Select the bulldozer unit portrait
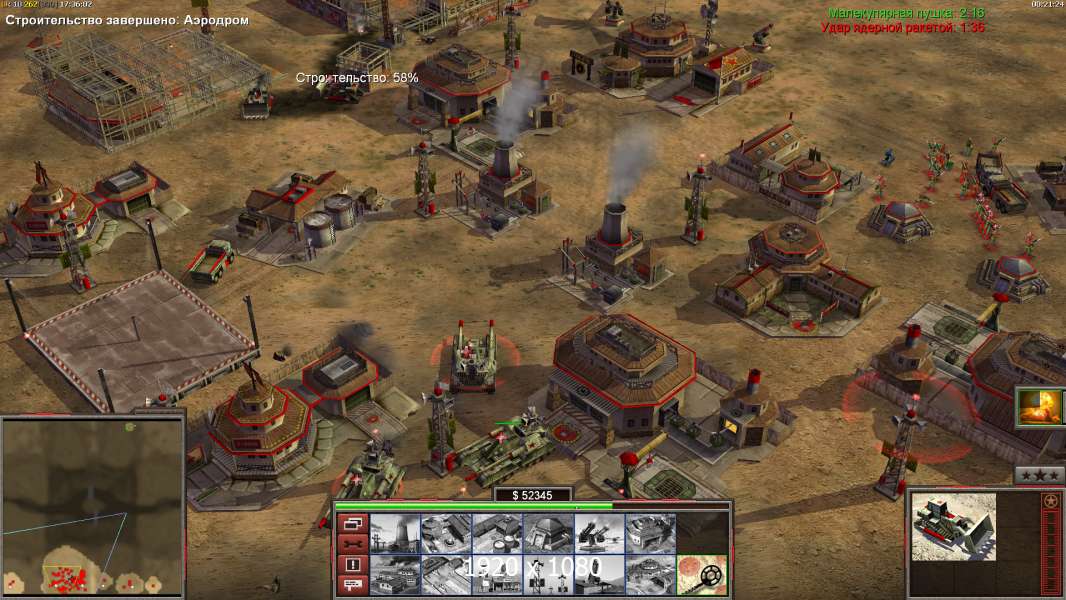The image size is (1066, 600). [955, 525]
